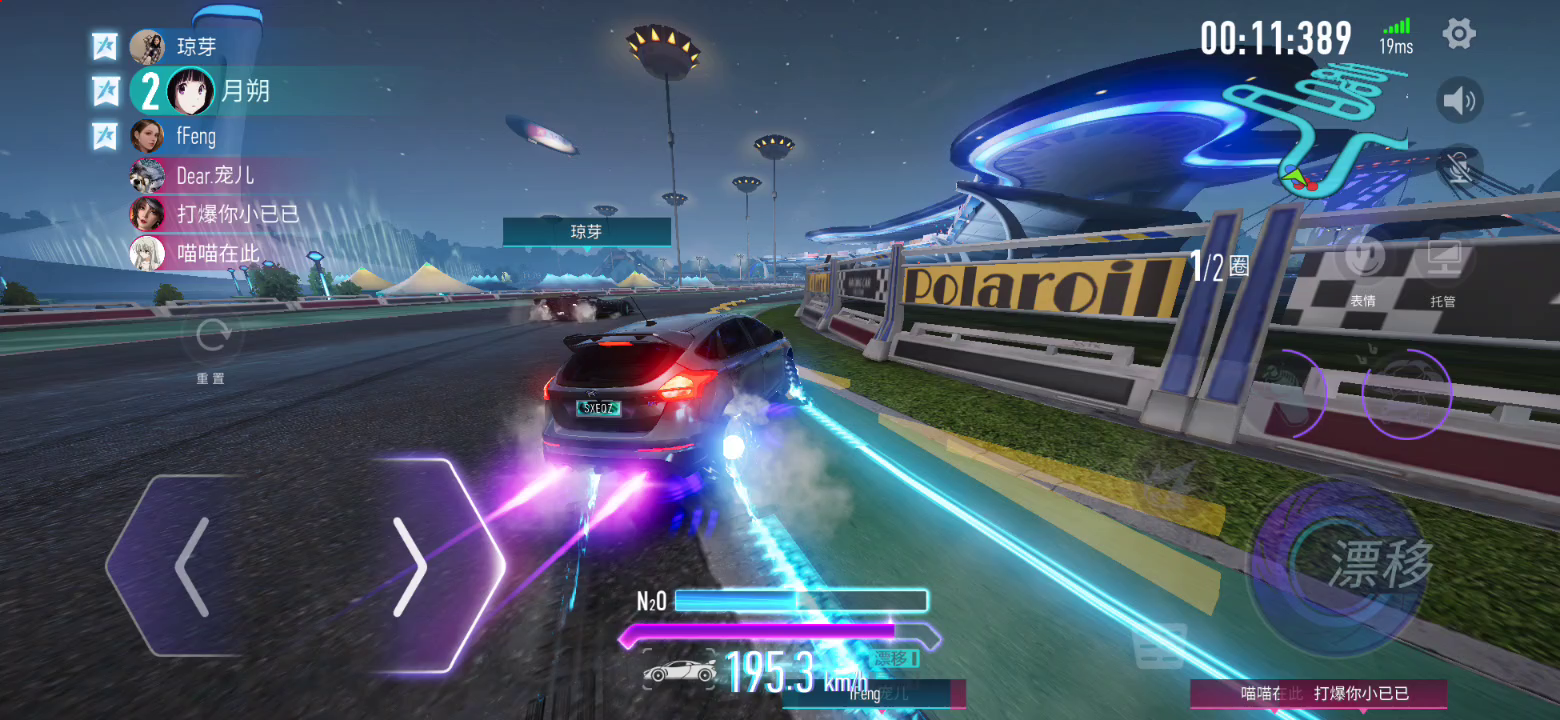The width and height of the screenshot is (1560, 720).
Task: Open the settings gear menu
Action: [1459, 35]
